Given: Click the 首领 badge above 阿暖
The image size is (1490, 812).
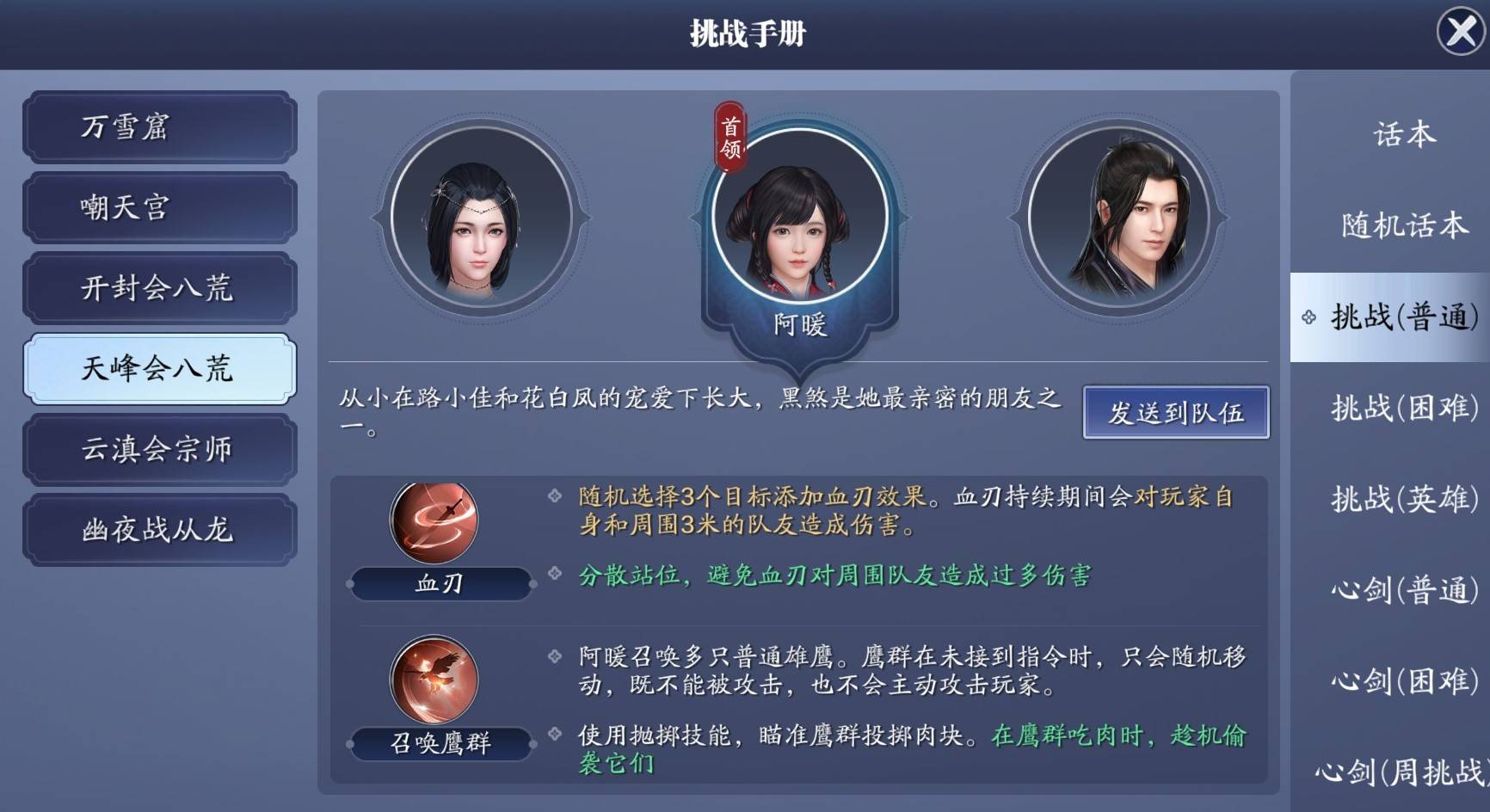Looking at the screenshot, I should (730, 129).
